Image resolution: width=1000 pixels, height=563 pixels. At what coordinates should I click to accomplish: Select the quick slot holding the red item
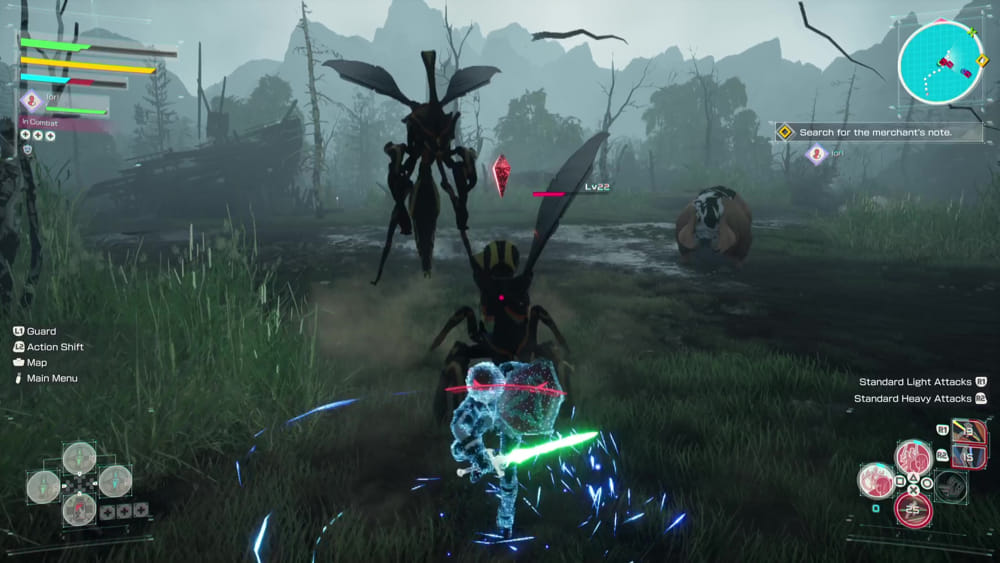79,510
